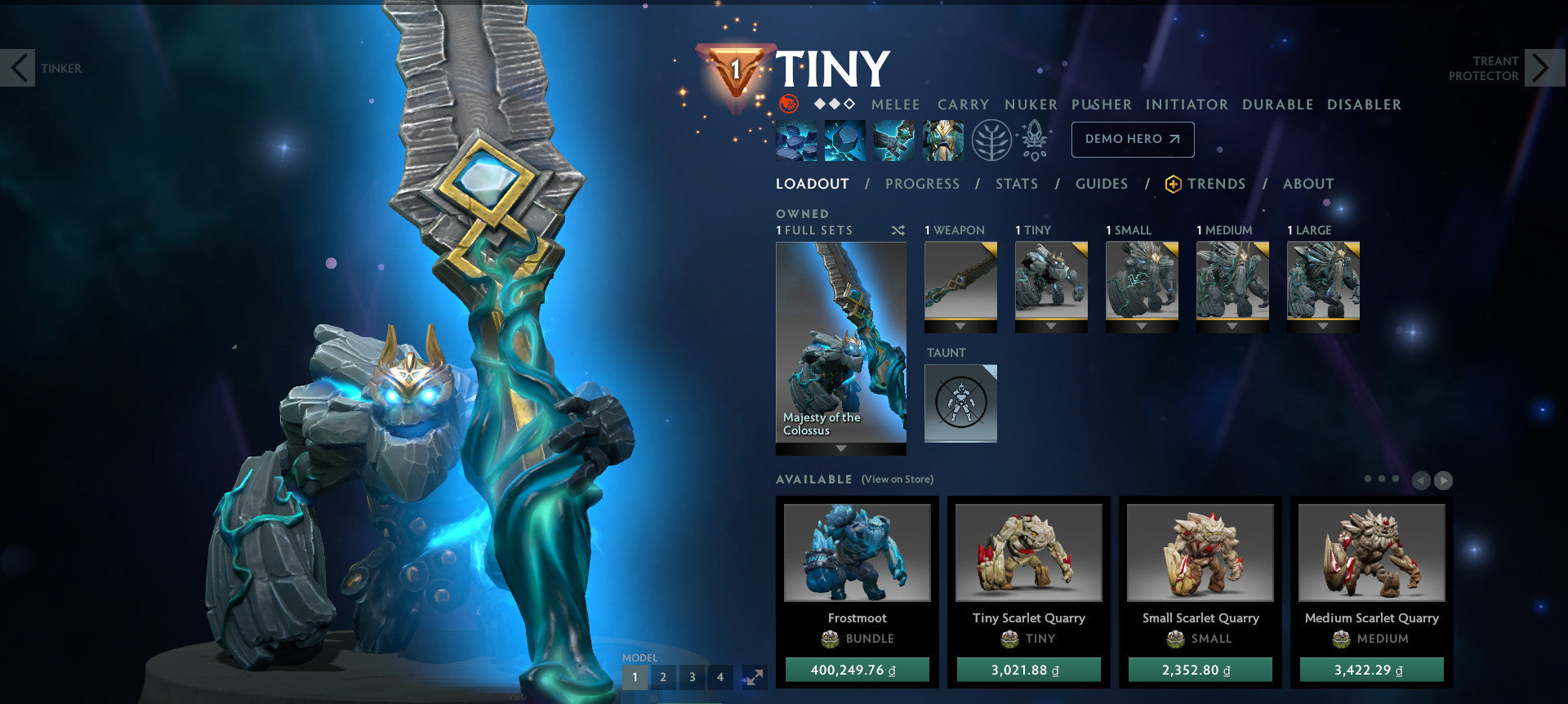The image size is (1568, 704).
Task: Click the Aghanim's Scepter upgrade icon
Action: [1036, 139]
